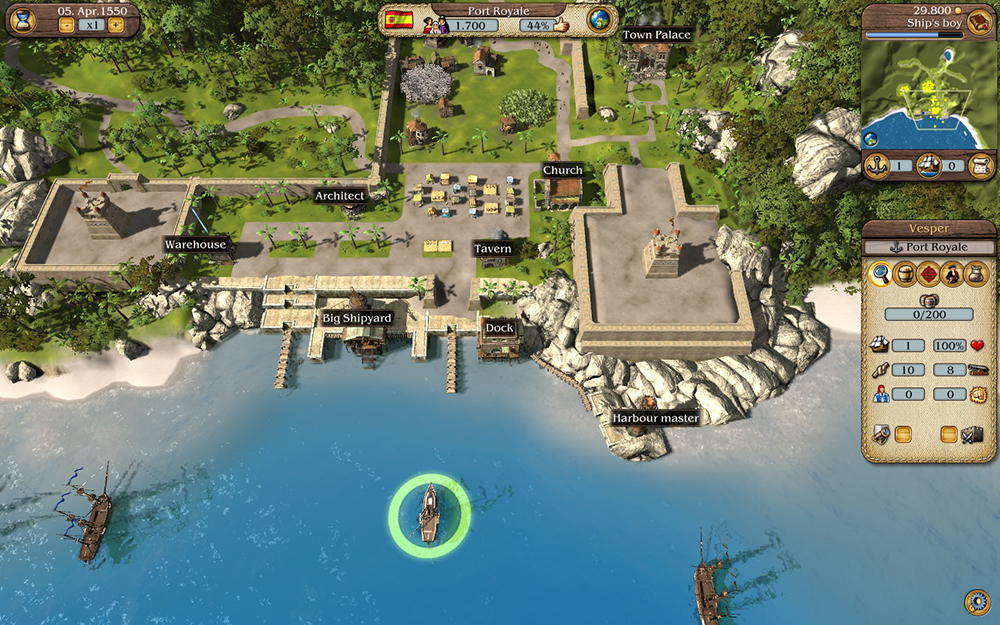Switch to the magnifying glass overview tab
Image resolution: width=1000 pixels, height=625 pixels.
pyautogui.click(x=880, y=274)
